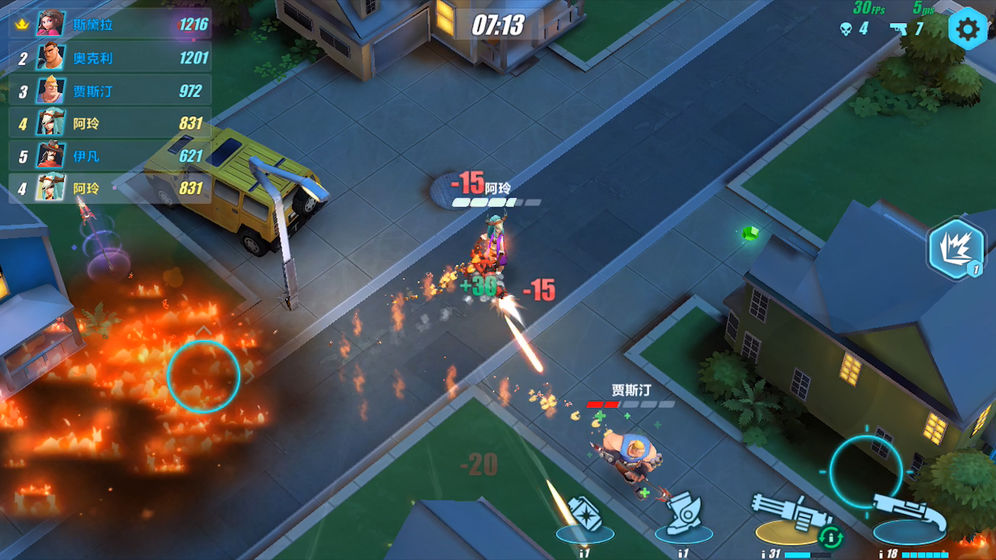Use the rocket boot item
996x560 pixels.
[684, 513]
